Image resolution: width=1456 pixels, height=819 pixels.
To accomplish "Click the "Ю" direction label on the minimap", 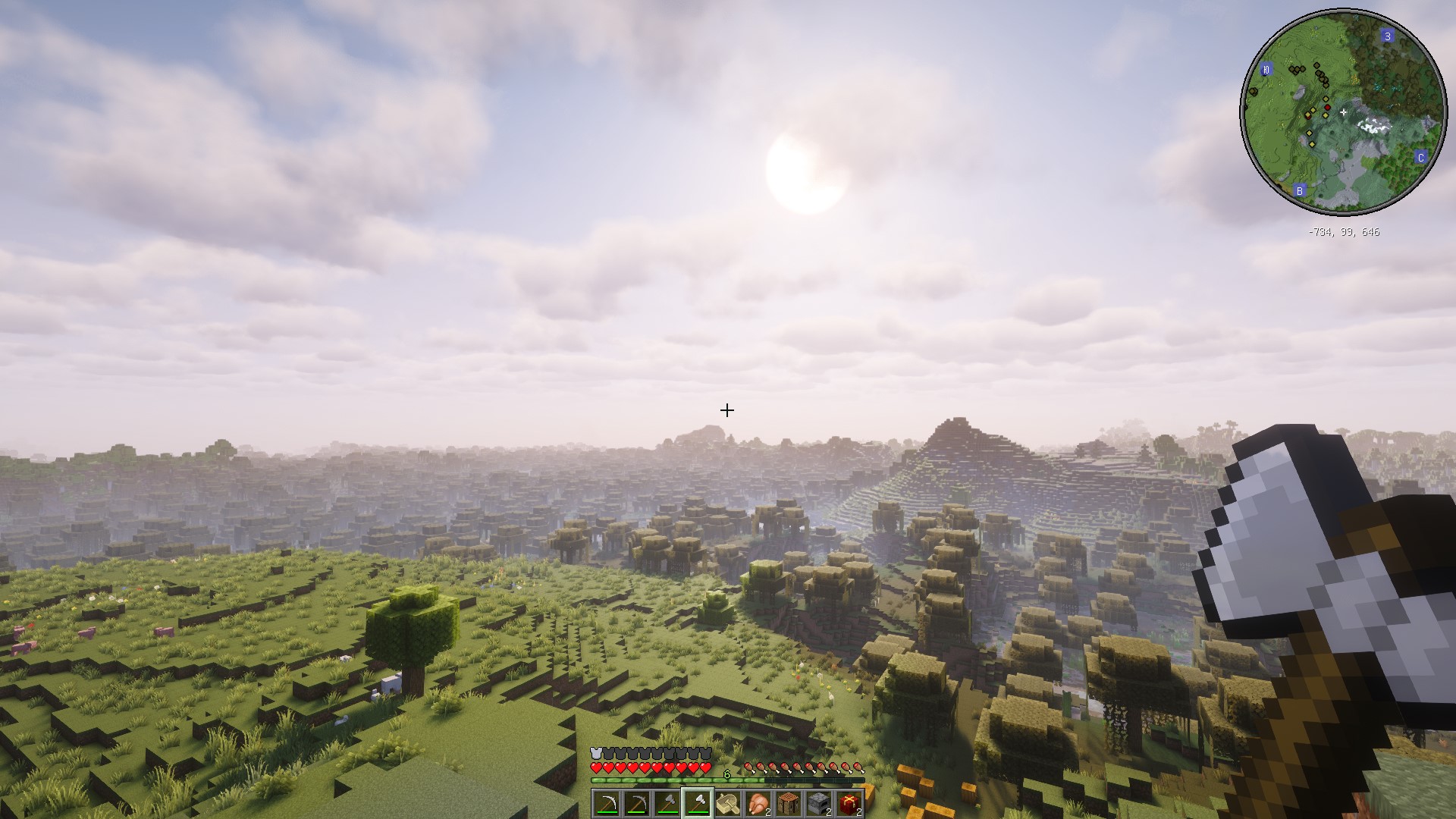I will 1266,70.
